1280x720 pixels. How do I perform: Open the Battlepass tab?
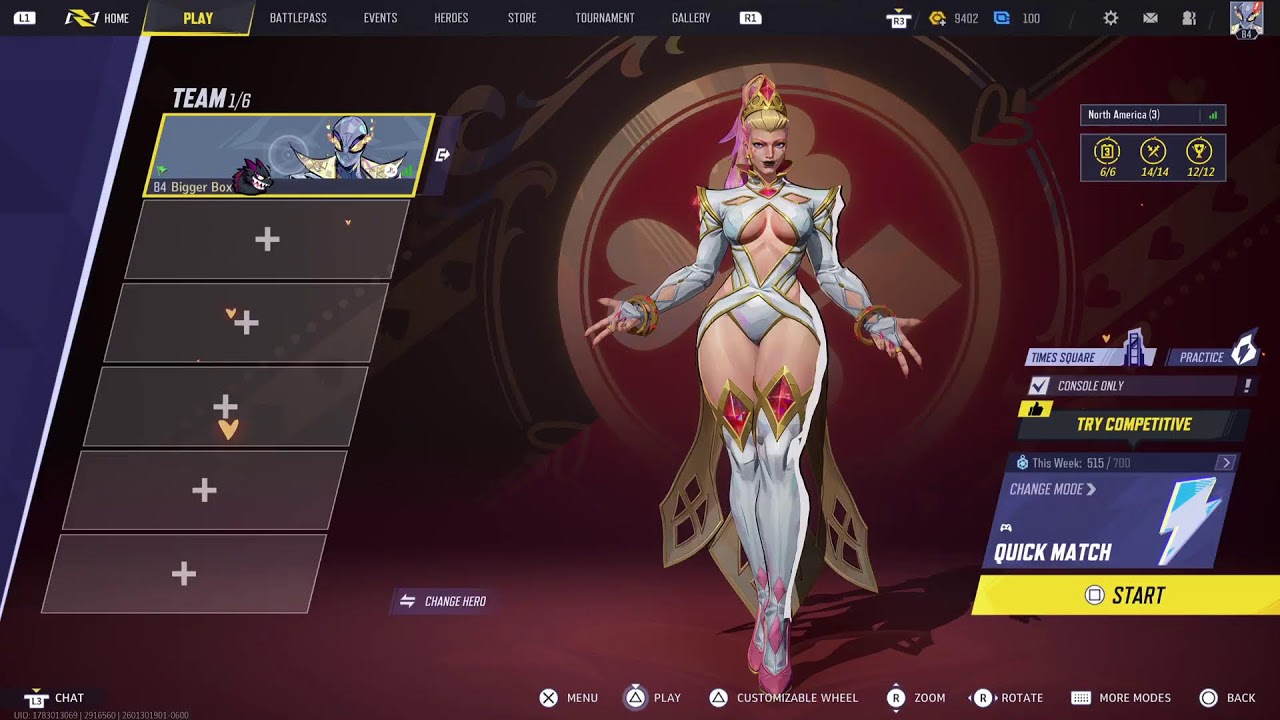pos(298,18)
